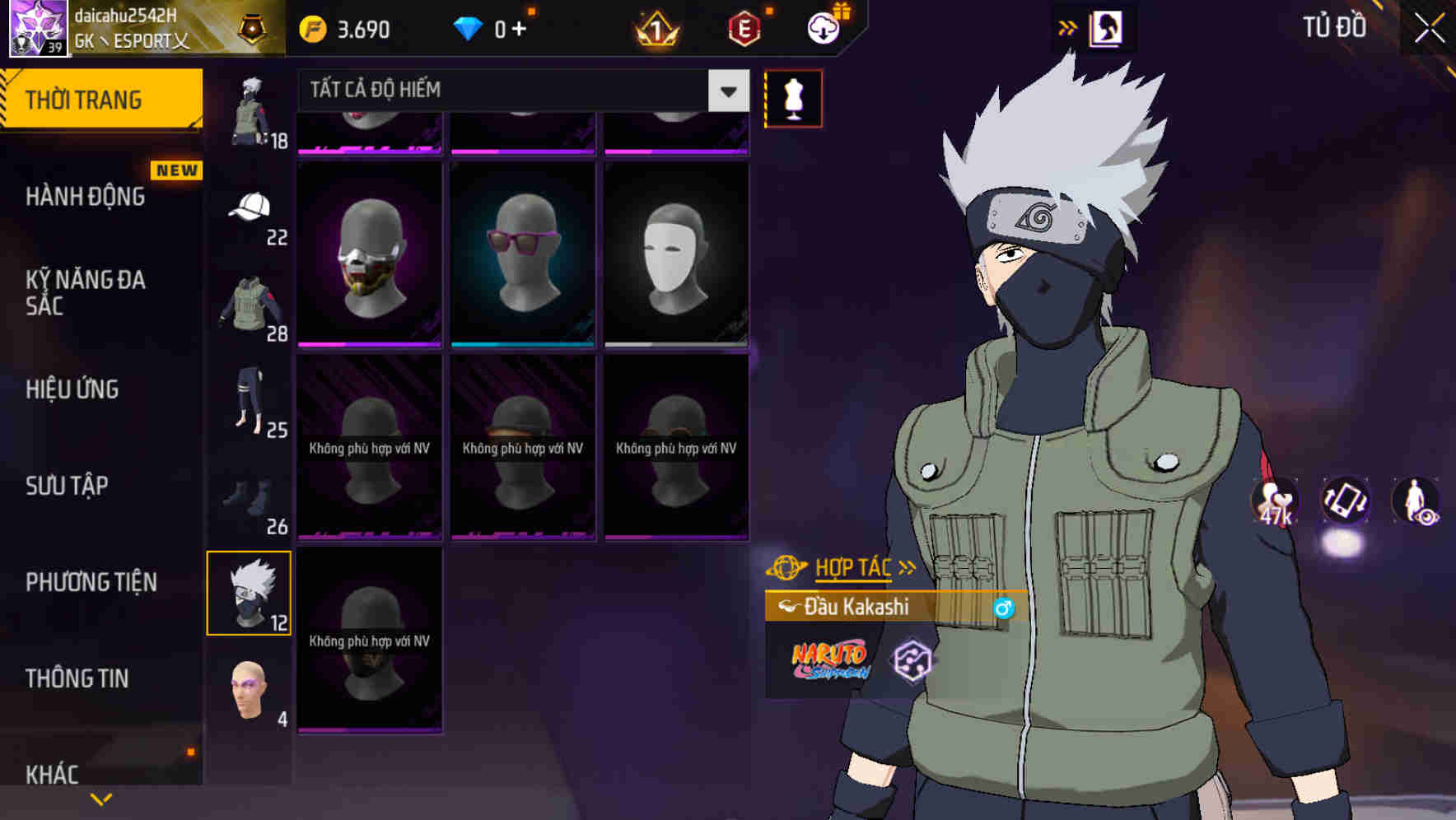Select the purple sunglasses item
Viewport: 1456px width, 820px height.
coord(522,251)
